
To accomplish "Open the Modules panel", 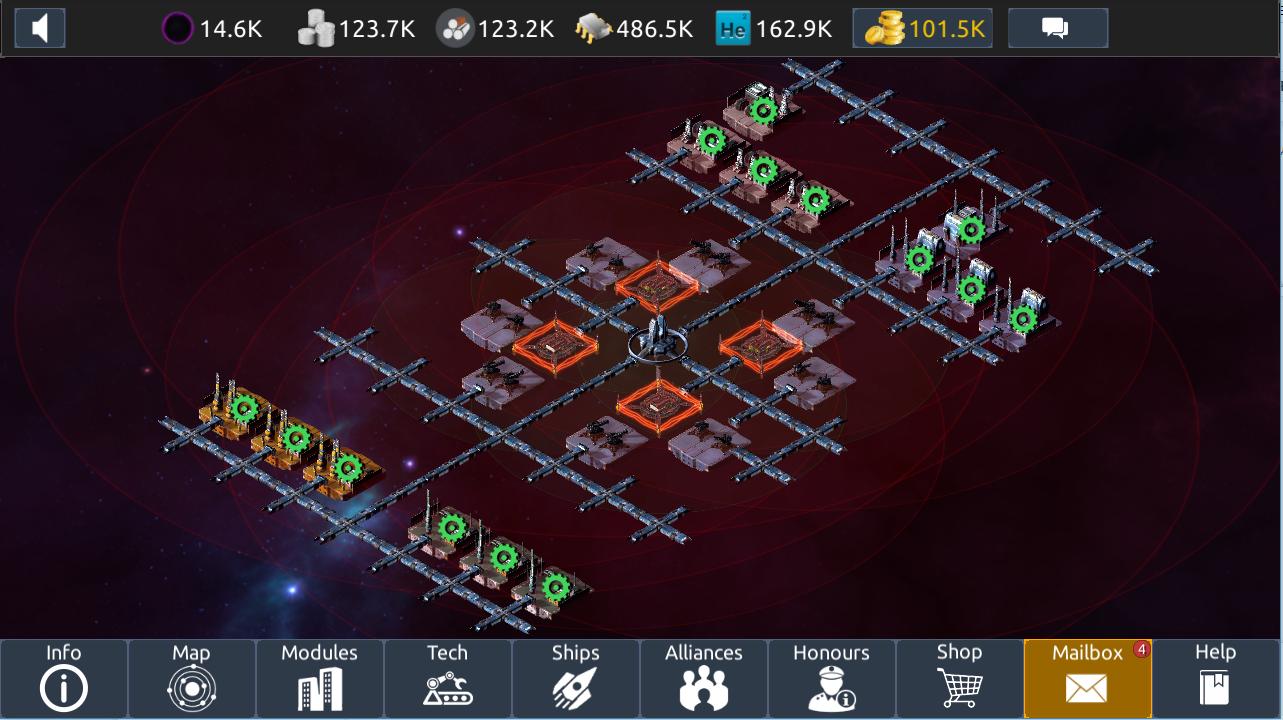I will click(319, 678).
